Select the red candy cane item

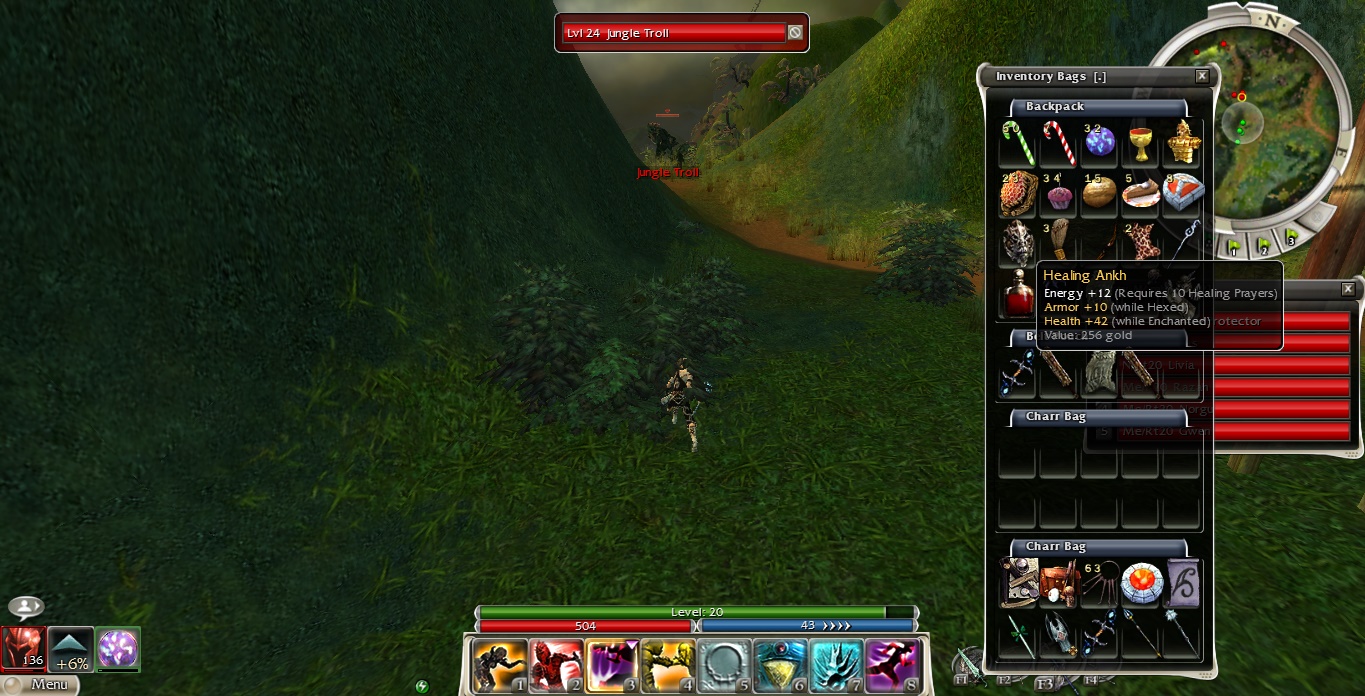pos(1059,144)
